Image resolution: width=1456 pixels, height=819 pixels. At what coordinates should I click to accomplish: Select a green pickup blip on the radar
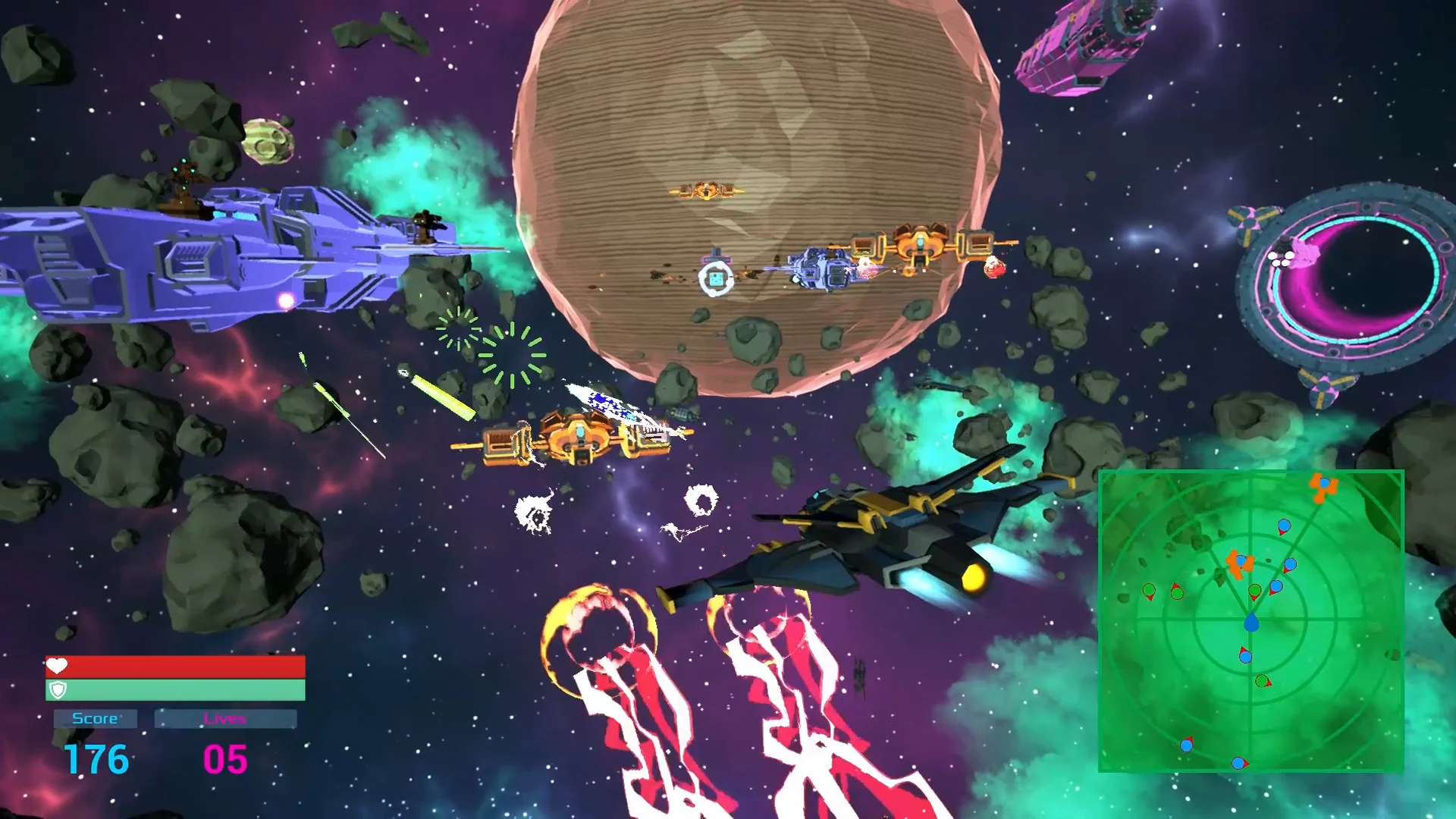[1255, 590]
